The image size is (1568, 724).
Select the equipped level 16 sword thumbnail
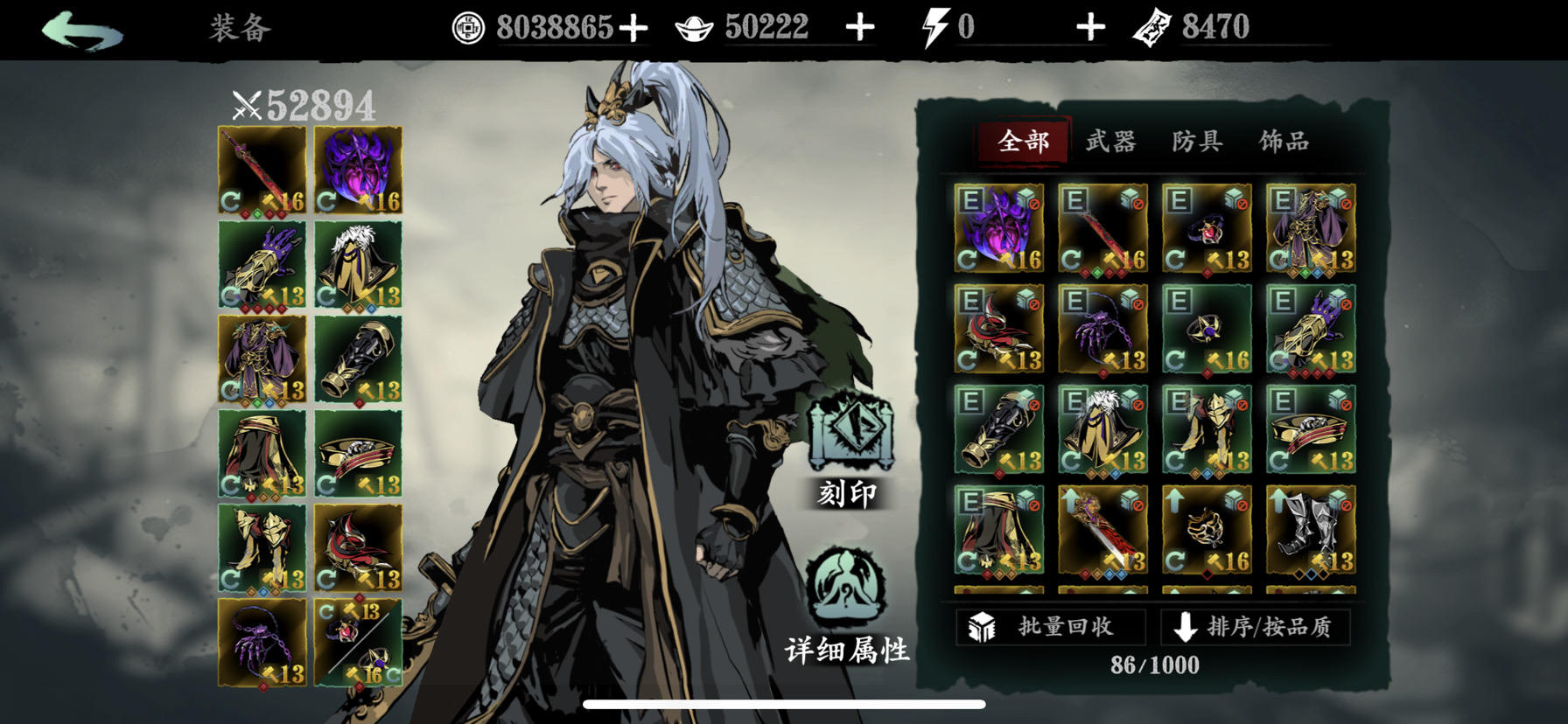click(x=261, y=168)
